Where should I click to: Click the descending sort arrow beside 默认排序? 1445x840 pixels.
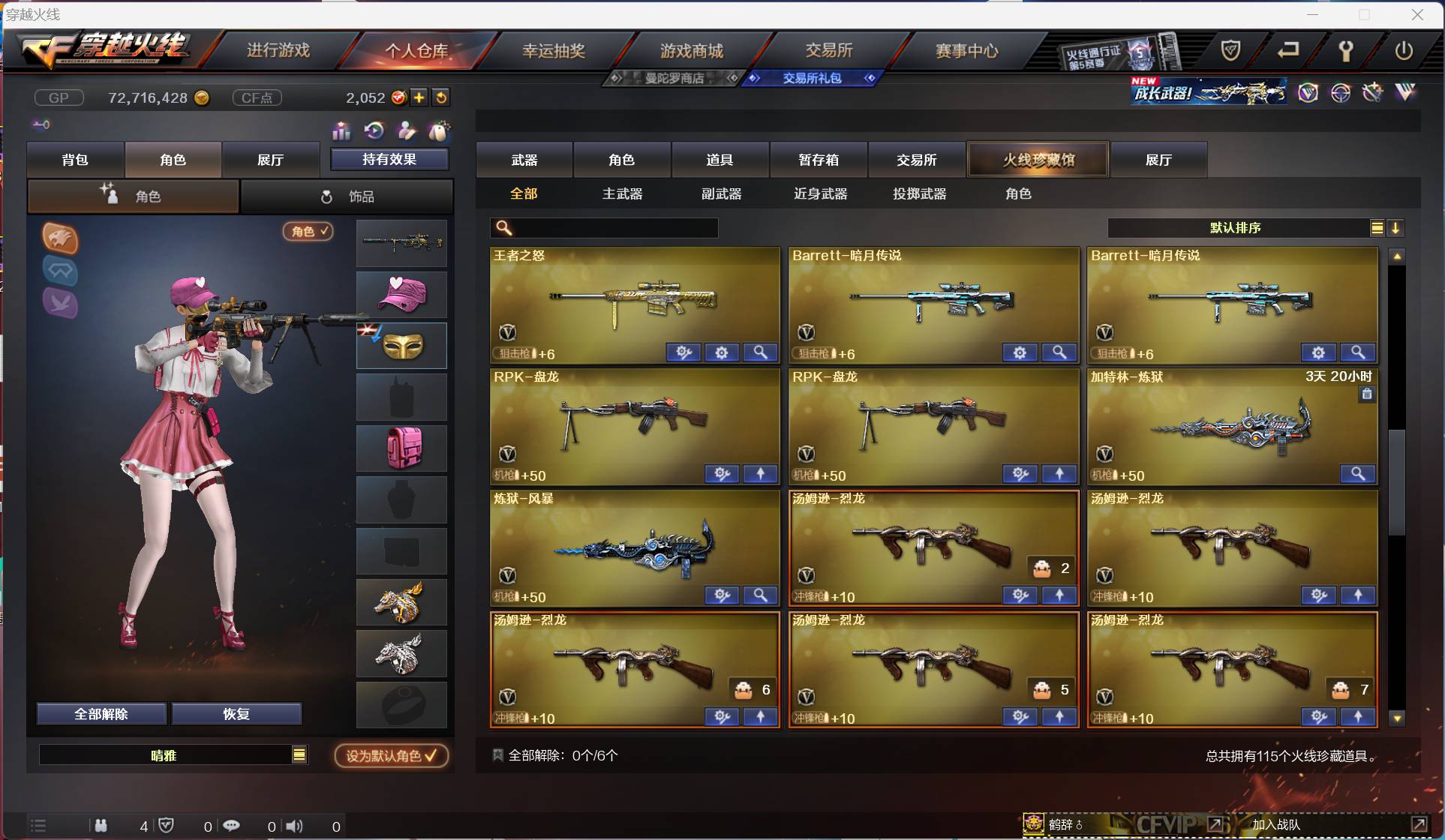pyautogui.click(x=1396, y=228)
